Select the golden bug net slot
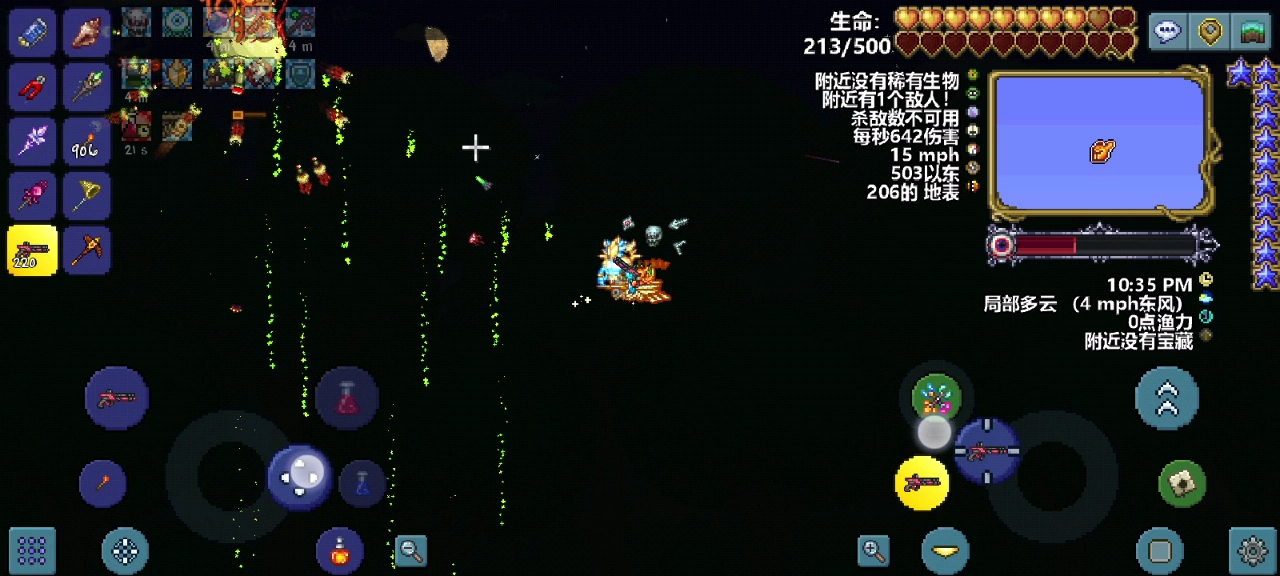Viewport: 1280px width, 576px height. coord(87,196)
